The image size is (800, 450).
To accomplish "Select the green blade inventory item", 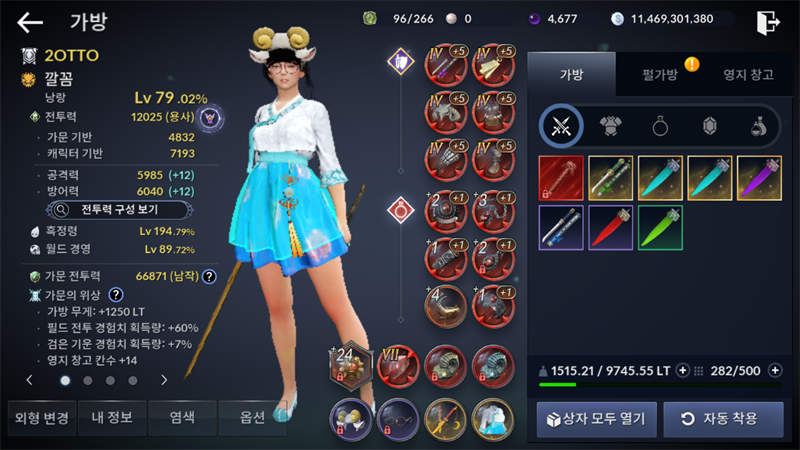I will [660, 227].
